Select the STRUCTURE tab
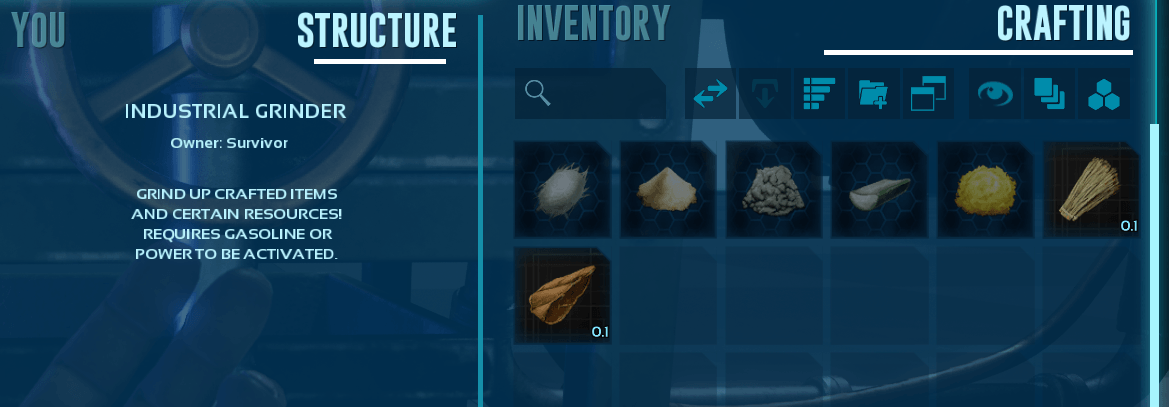The height and width of the screenshot is (407, 1169). pos(376,31)
